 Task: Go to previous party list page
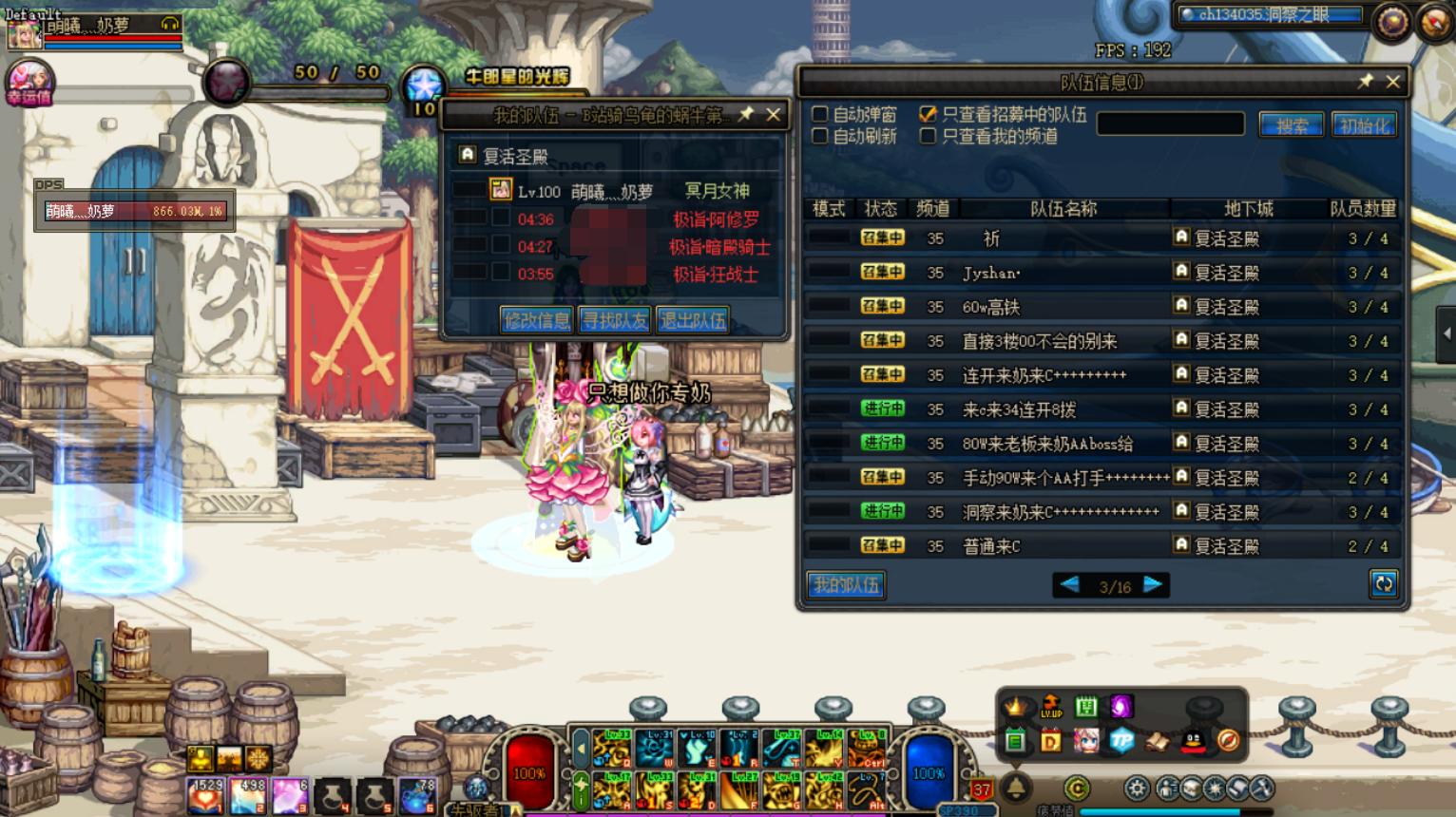(1069, 585)
